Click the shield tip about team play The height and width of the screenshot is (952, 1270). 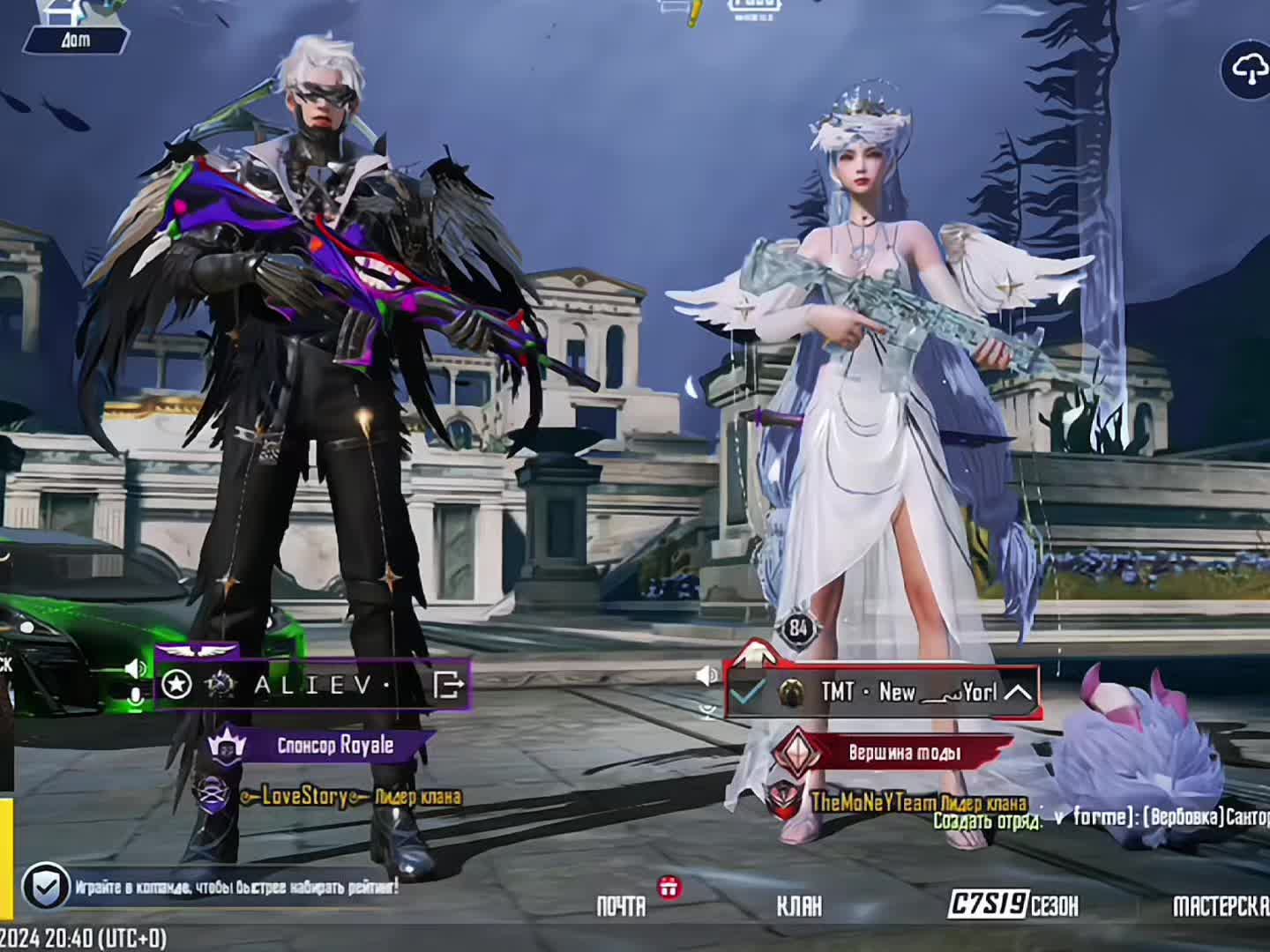46,886
